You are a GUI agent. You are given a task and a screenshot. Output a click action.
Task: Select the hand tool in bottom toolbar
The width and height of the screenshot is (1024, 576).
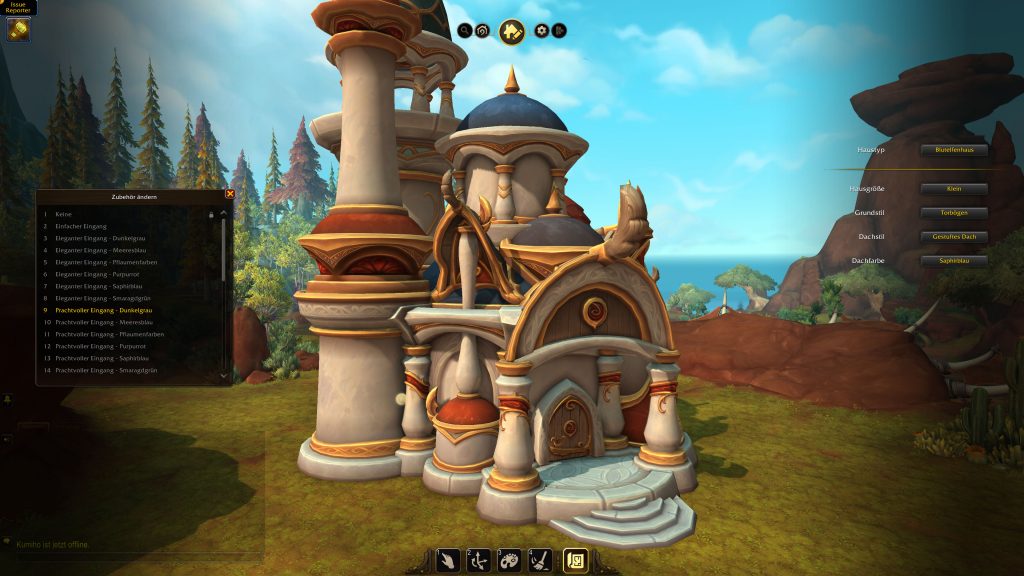[x=448, y=560]
